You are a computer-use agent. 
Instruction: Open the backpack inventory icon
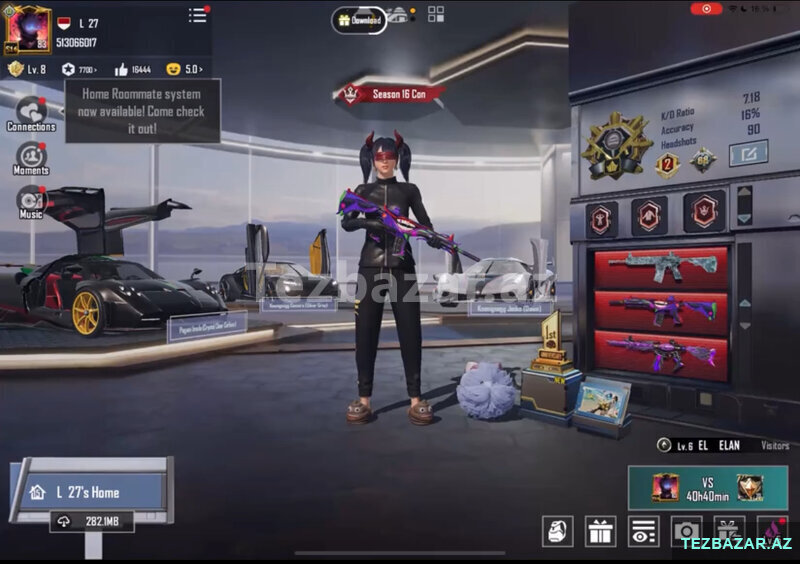[557, 531]
